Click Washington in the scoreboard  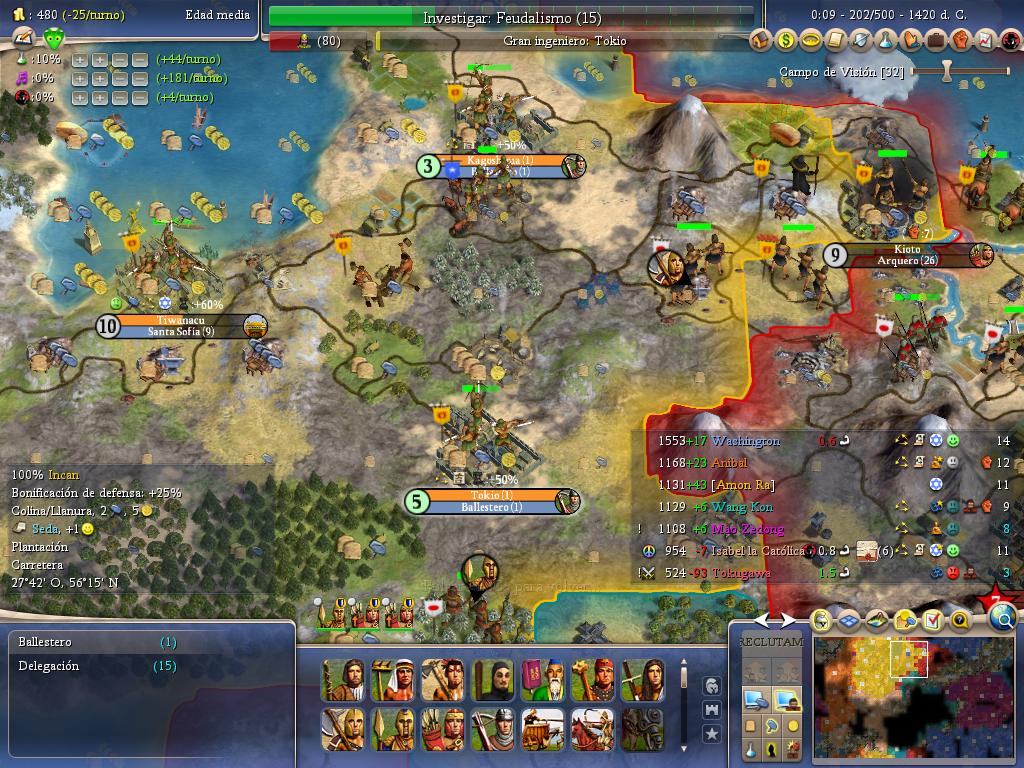[746, 441]
